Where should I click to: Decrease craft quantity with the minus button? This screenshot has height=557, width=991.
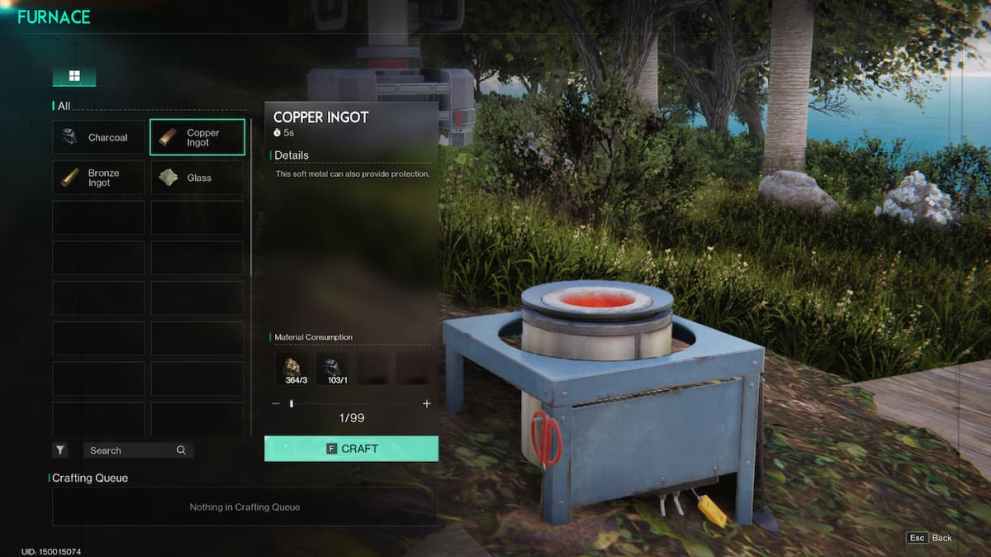[x=276, y=404]
